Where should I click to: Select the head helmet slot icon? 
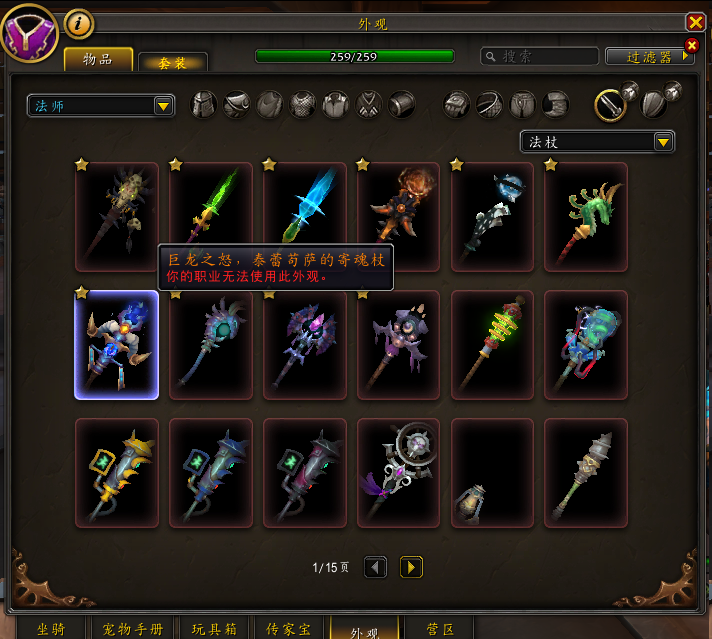click(204, 104)
